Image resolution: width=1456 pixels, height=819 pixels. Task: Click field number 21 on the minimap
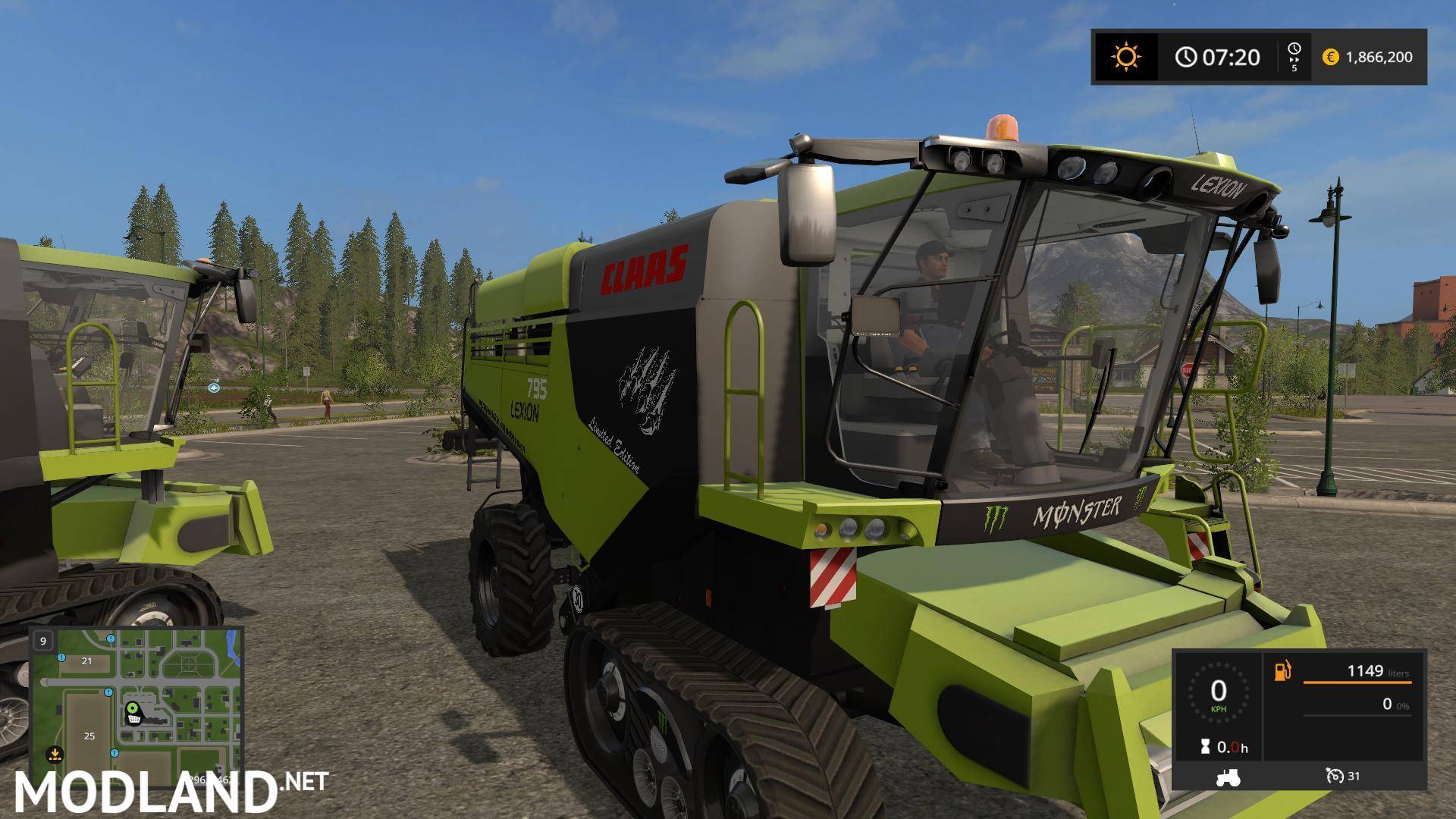86,661
